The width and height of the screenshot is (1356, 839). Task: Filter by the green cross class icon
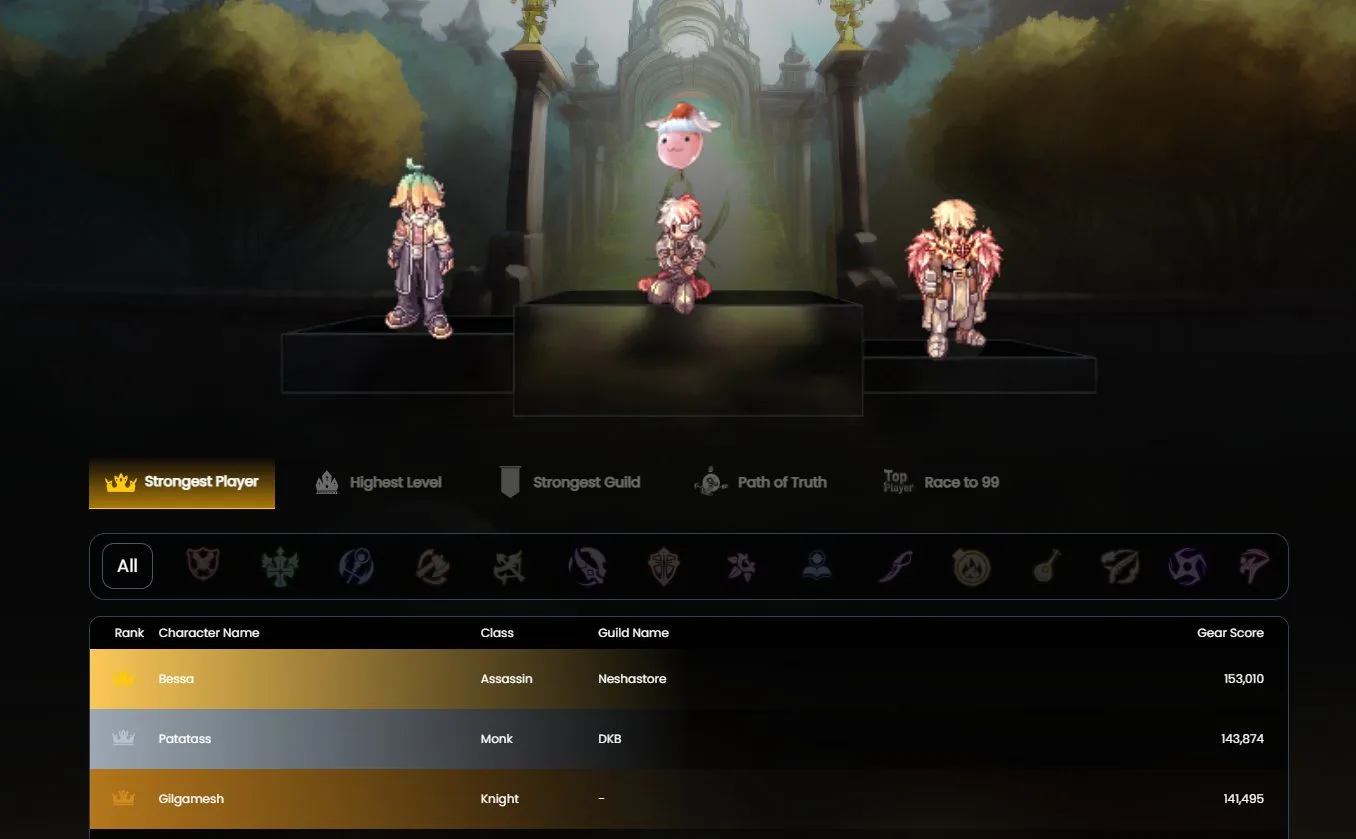click(280, 566)
